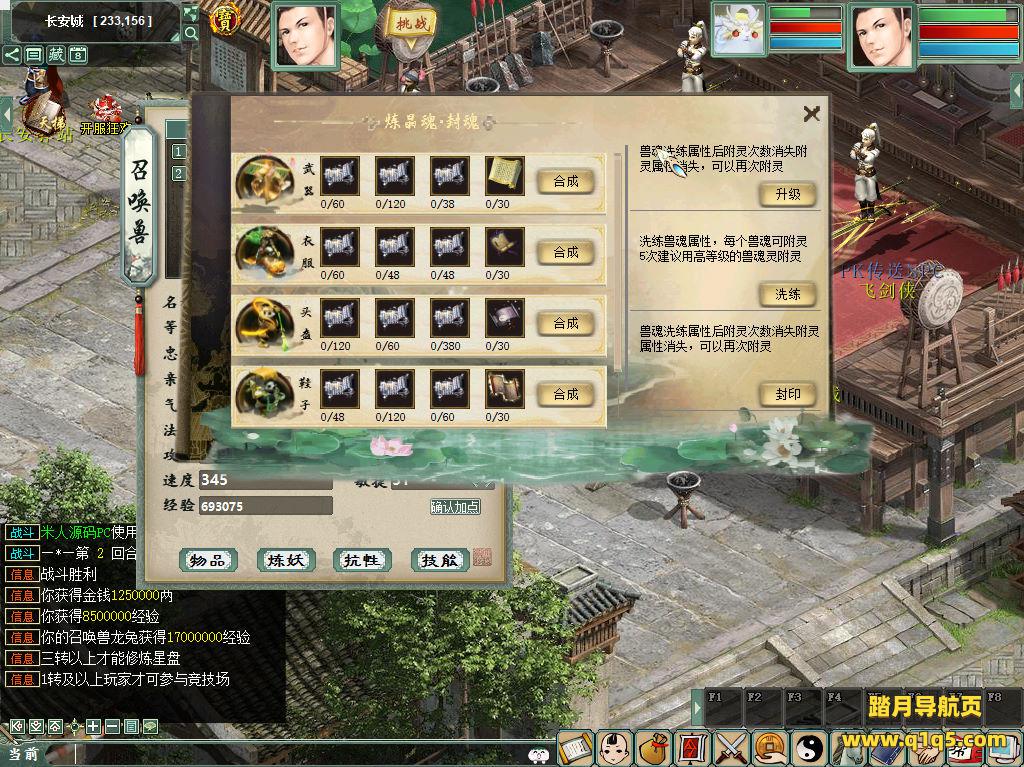Click 合成 for the 武器 row
This screenshot has height=767, width=1024.
(565, 181)
